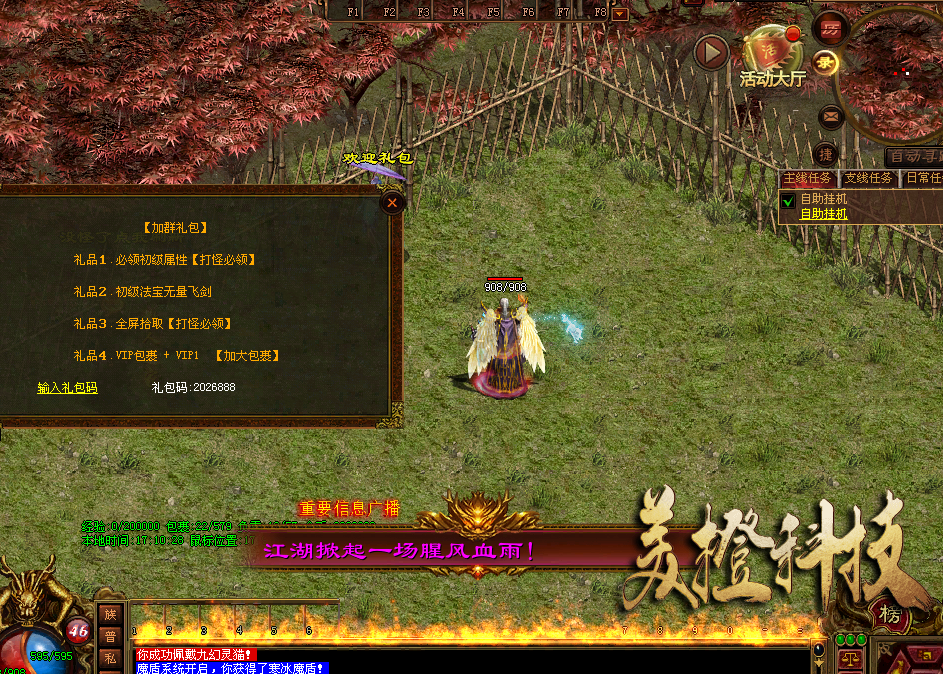The image size is (943, 674).
Task: Switch to the 支线任务 tab
Action: coord(868,179)
